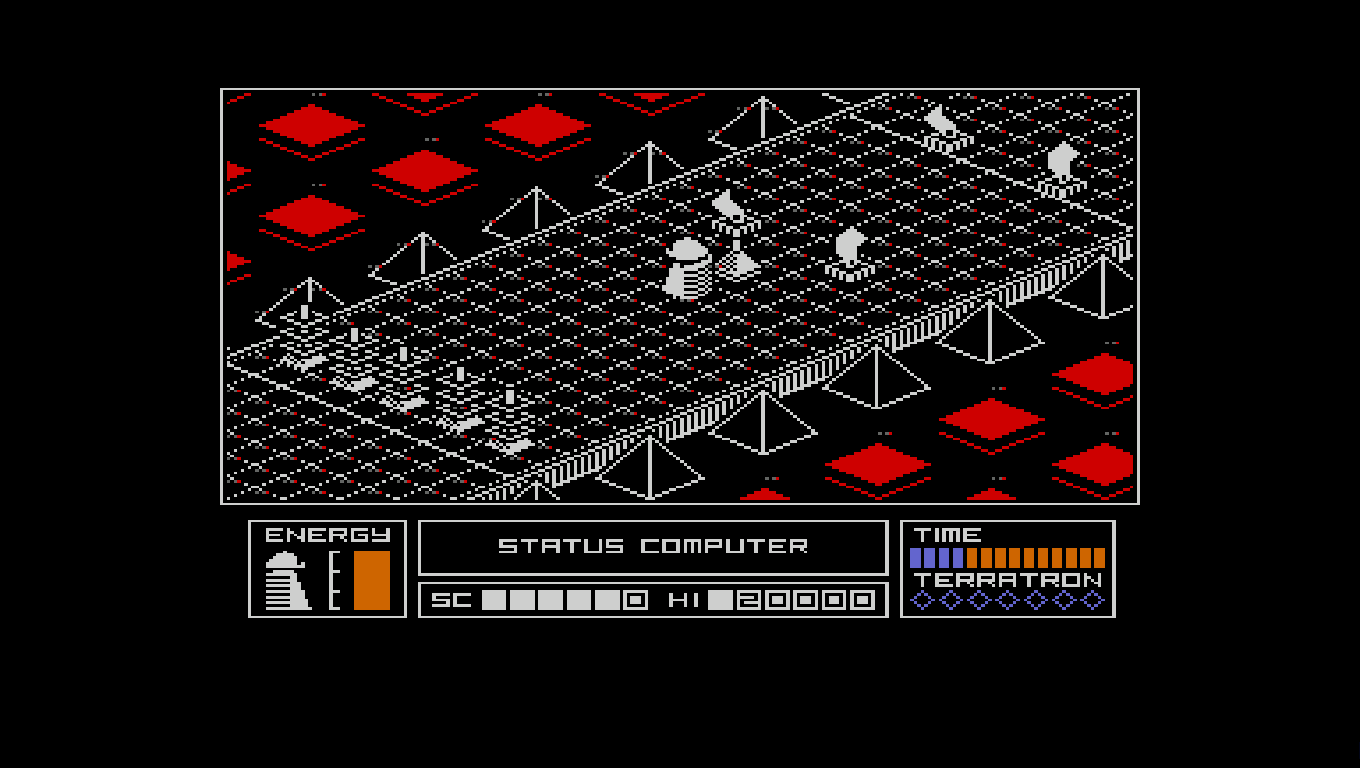The image size is (1360, 768).
Task: Click a white directional arrow on the lower floor
Action: coord(358,385)
